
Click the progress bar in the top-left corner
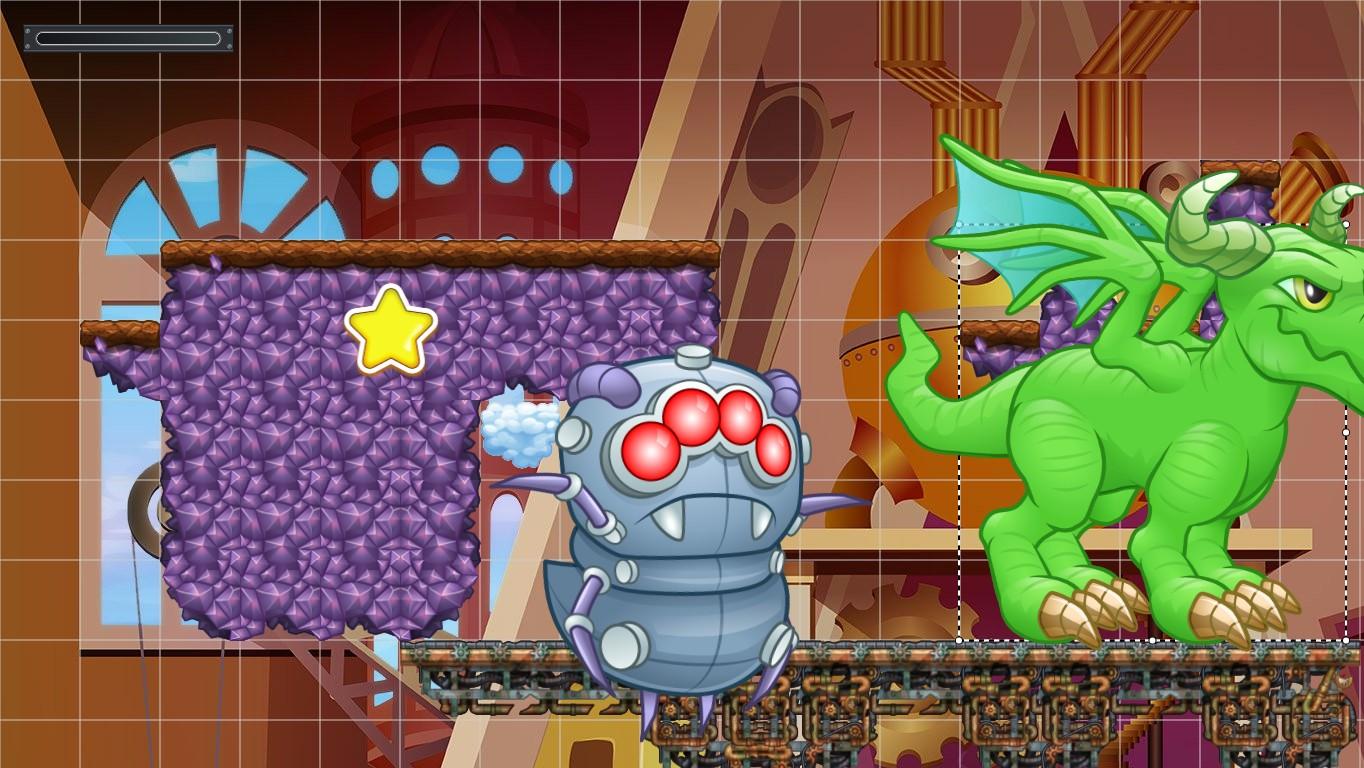128,39
